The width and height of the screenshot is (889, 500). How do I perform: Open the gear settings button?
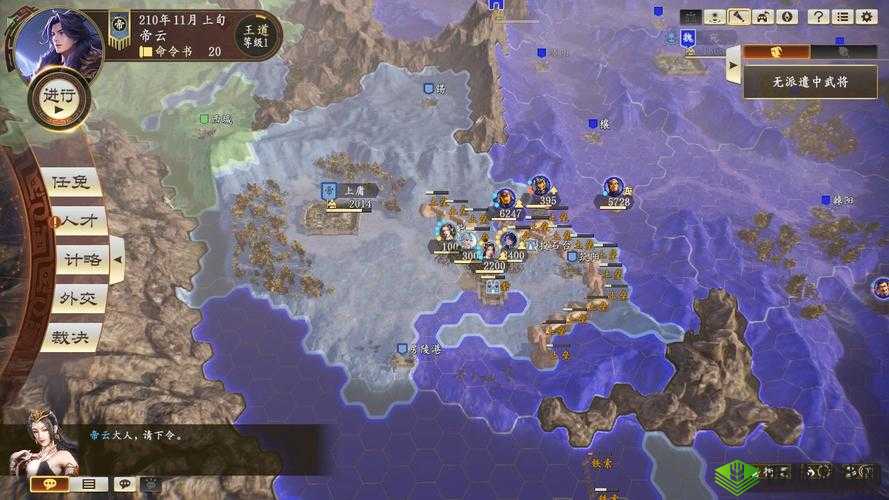pos(866,16)
